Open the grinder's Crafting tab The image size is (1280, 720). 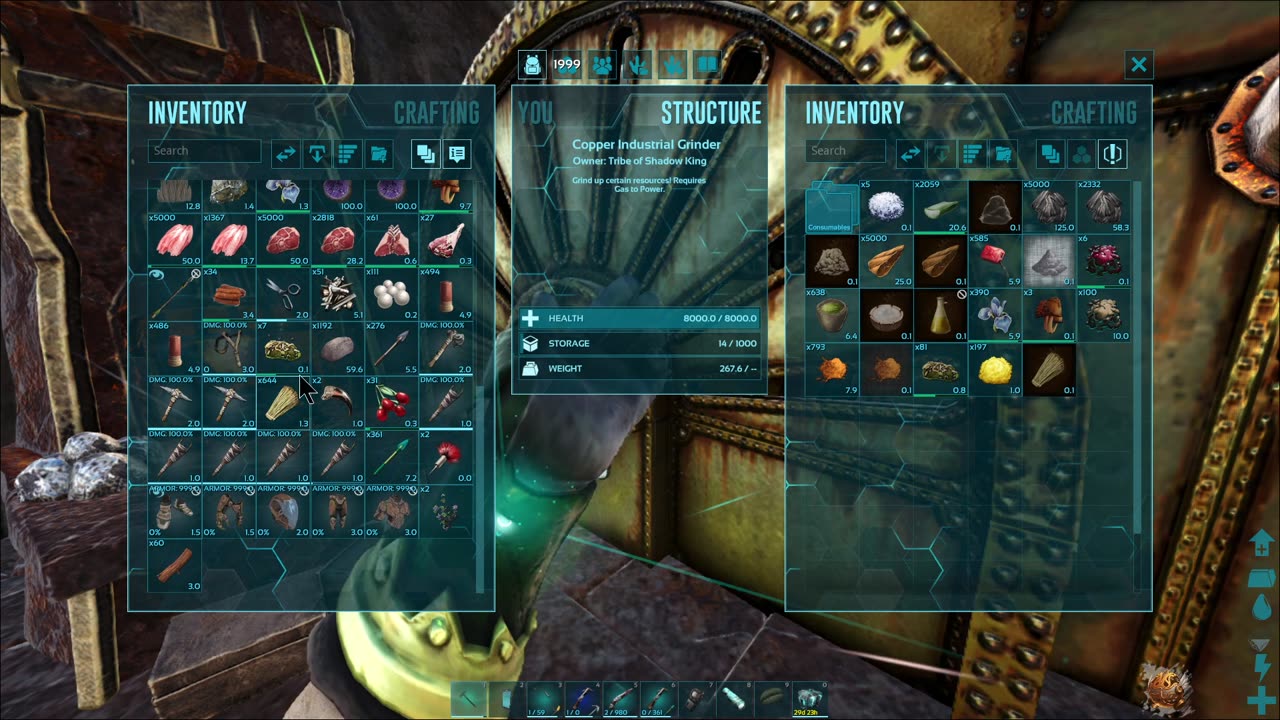pyautogui.click(x=1093, y=112)
